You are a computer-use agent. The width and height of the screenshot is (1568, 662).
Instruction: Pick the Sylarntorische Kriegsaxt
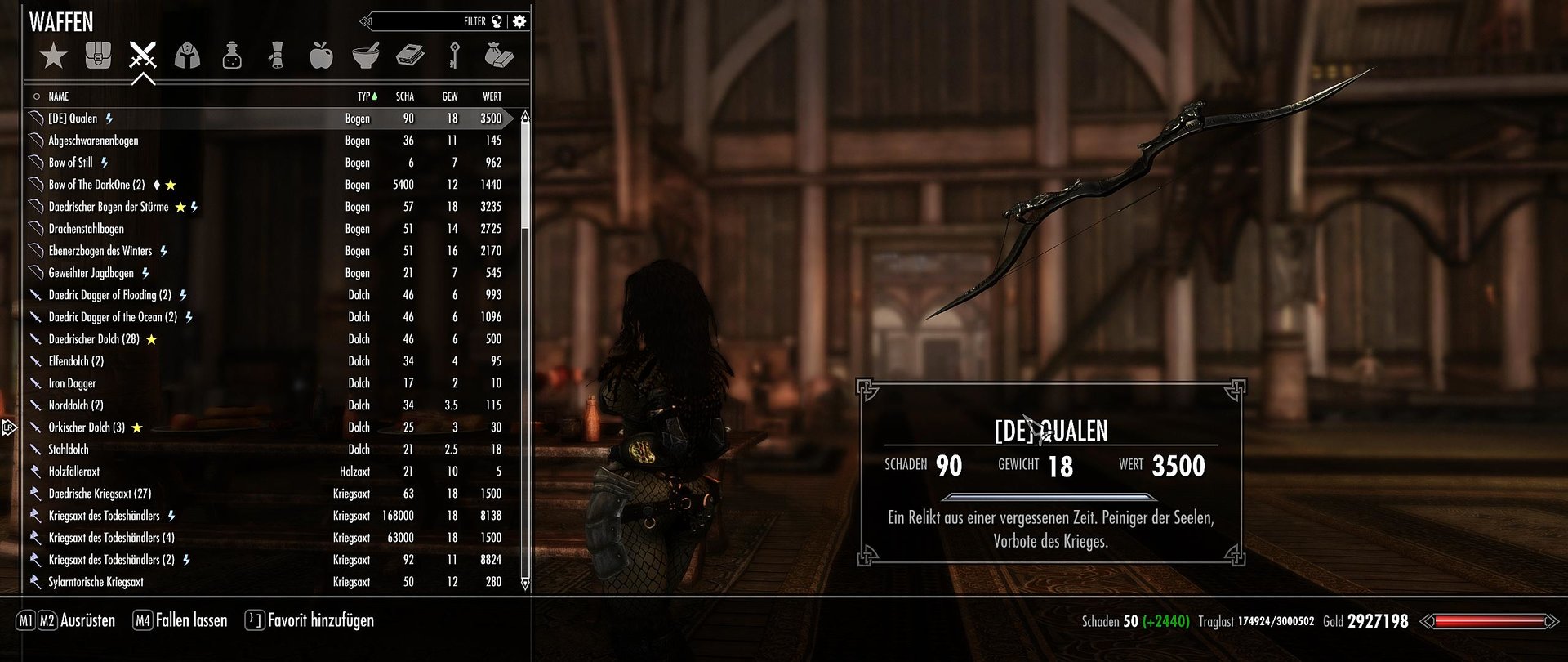96,582
